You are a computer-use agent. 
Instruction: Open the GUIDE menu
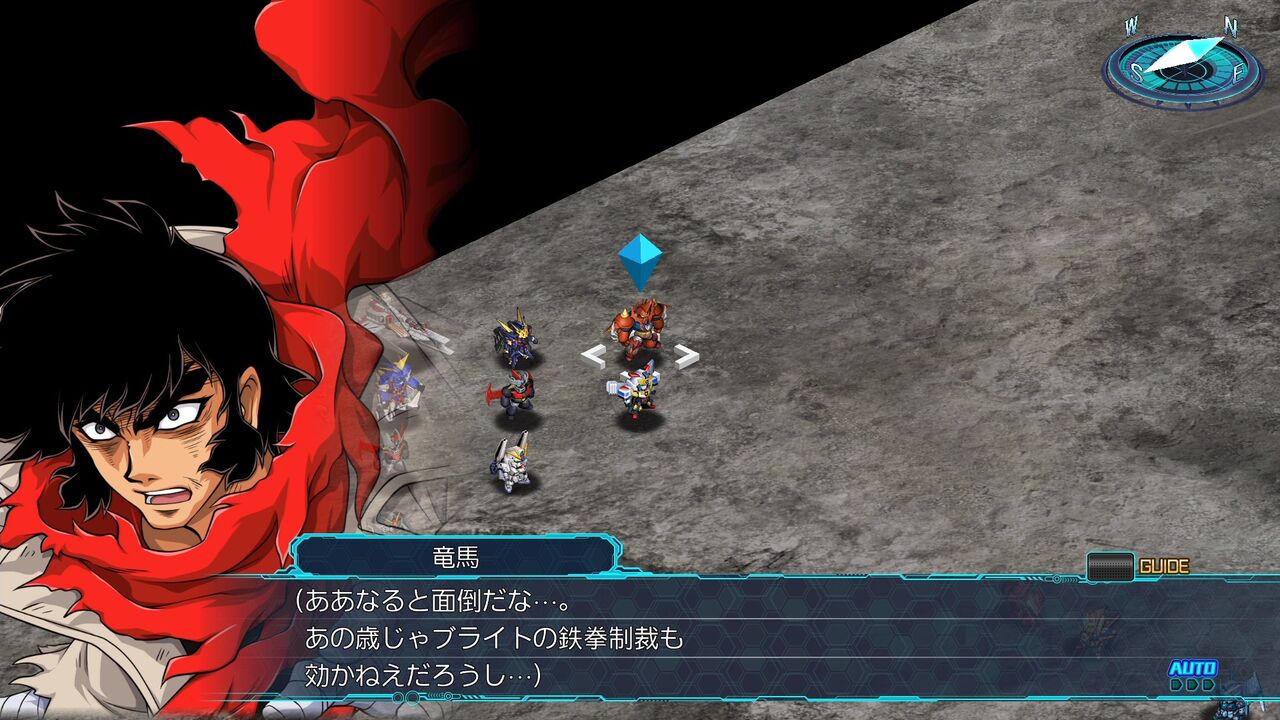pos(1165,563)
